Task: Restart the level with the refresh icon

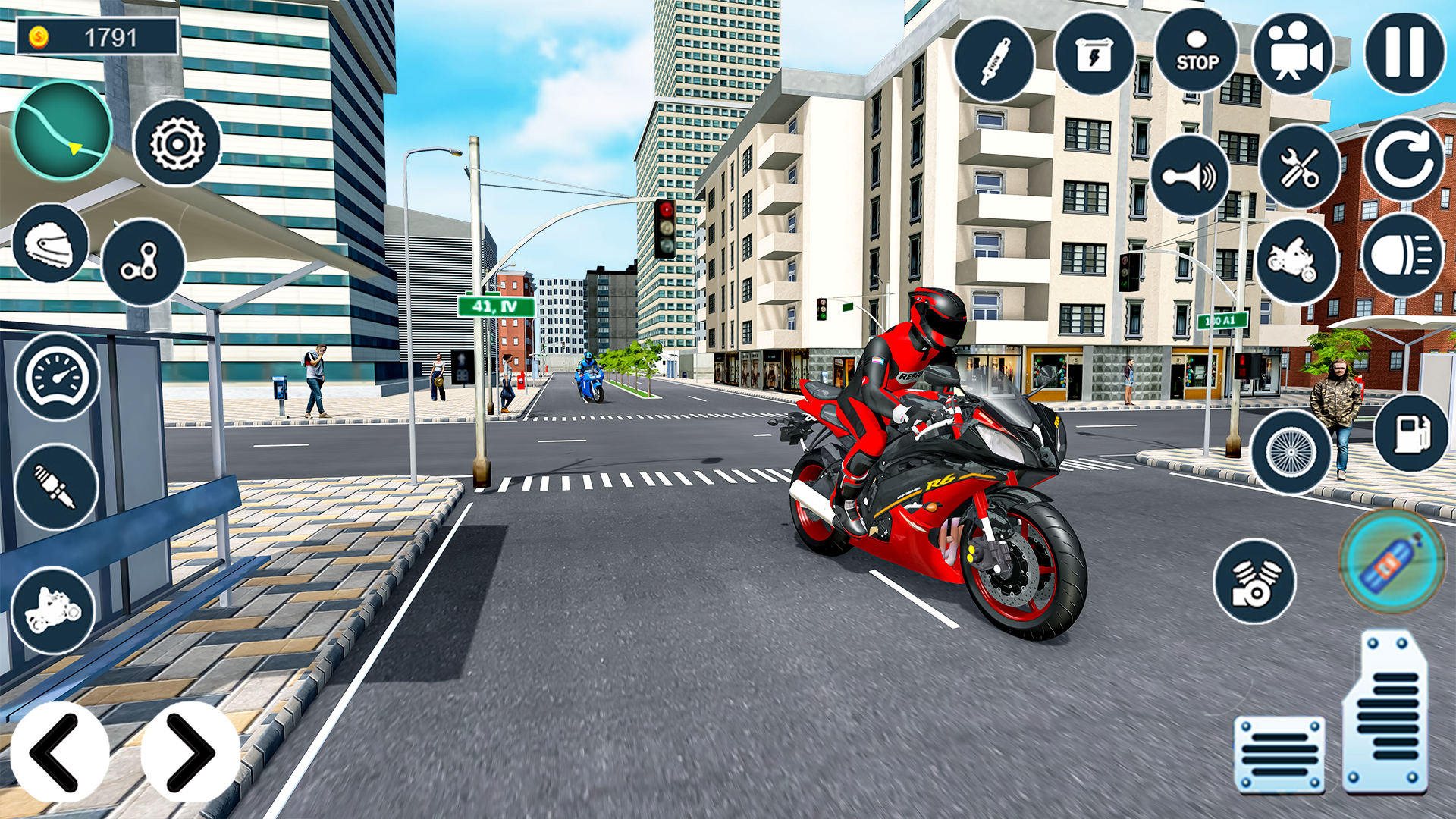Action: tap(1407, 163)
